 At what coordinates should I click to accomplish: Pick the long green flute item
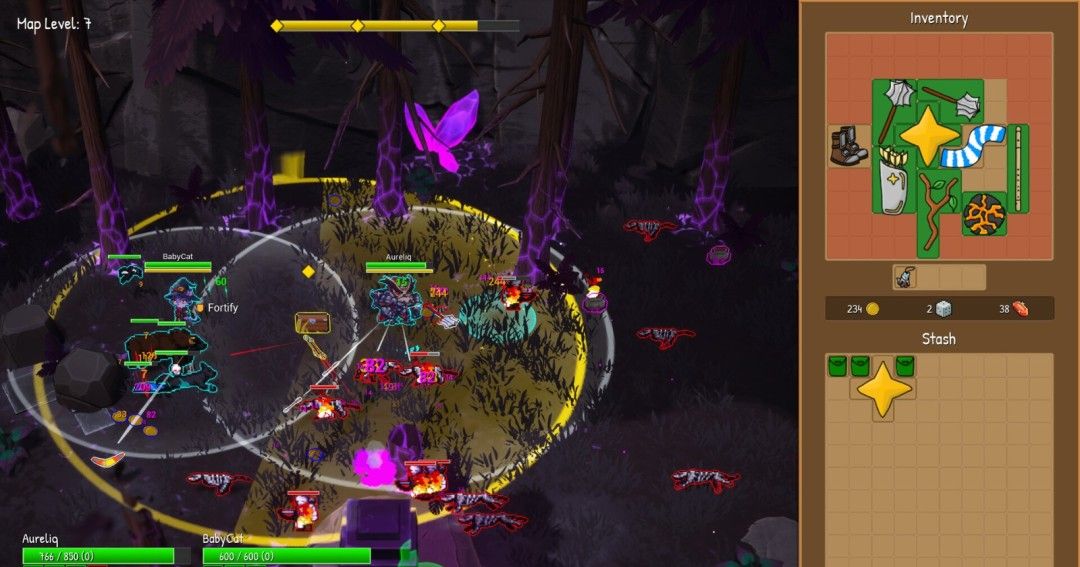click(x=1018, y=169)
